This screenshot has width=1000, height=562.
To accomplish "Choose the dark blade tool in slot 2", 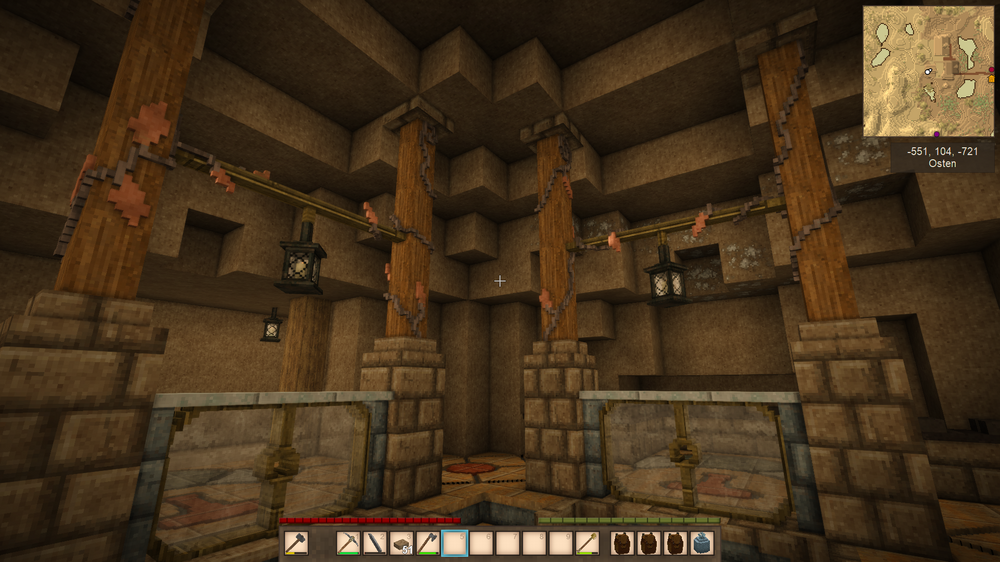I will [x=374, y=543].
